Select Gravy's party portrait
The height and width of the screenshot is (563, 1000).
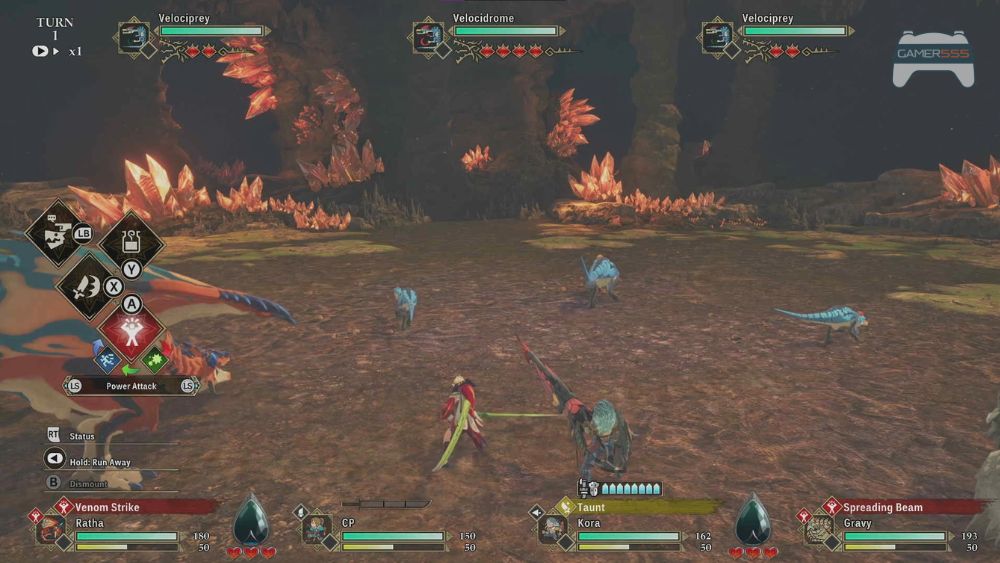819,528
